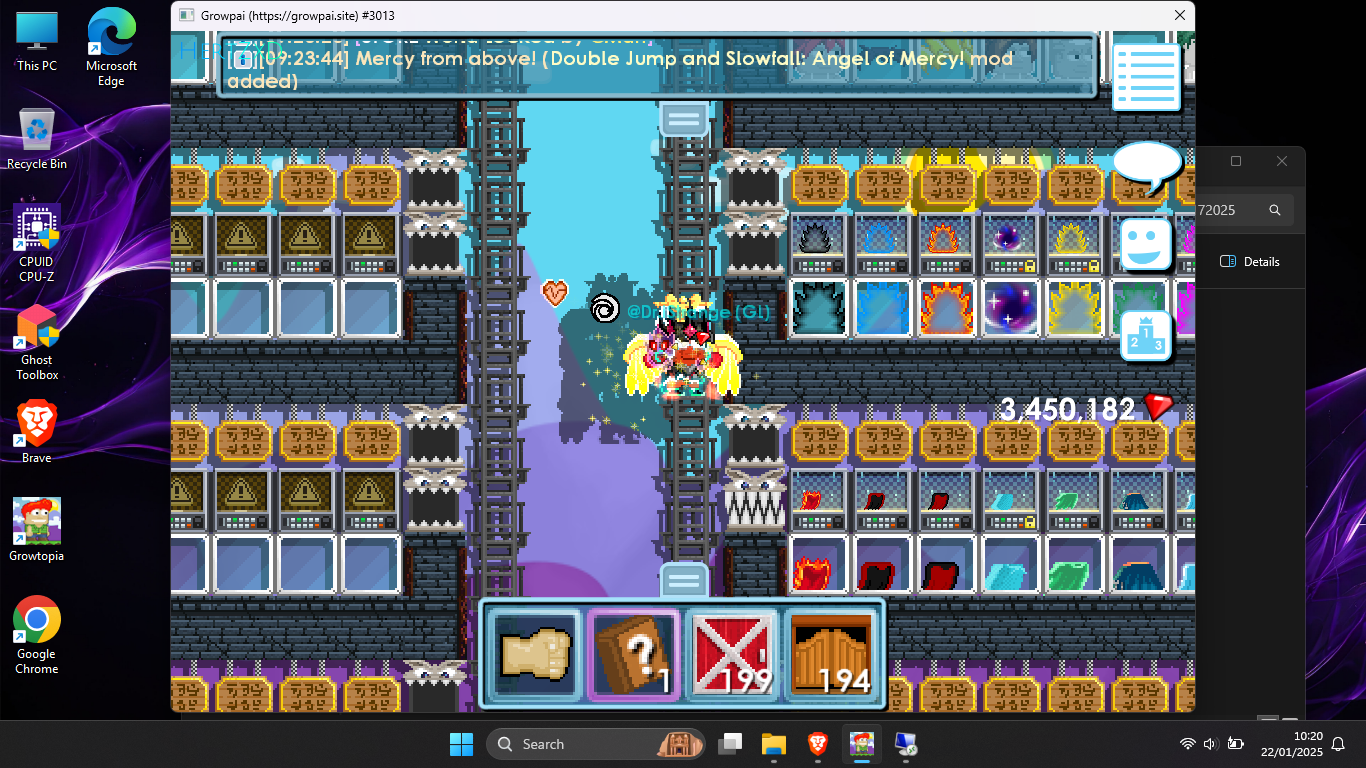Open the chat speech bubble
This screenshot has width=1366, height=768.
pos(1146,167)
